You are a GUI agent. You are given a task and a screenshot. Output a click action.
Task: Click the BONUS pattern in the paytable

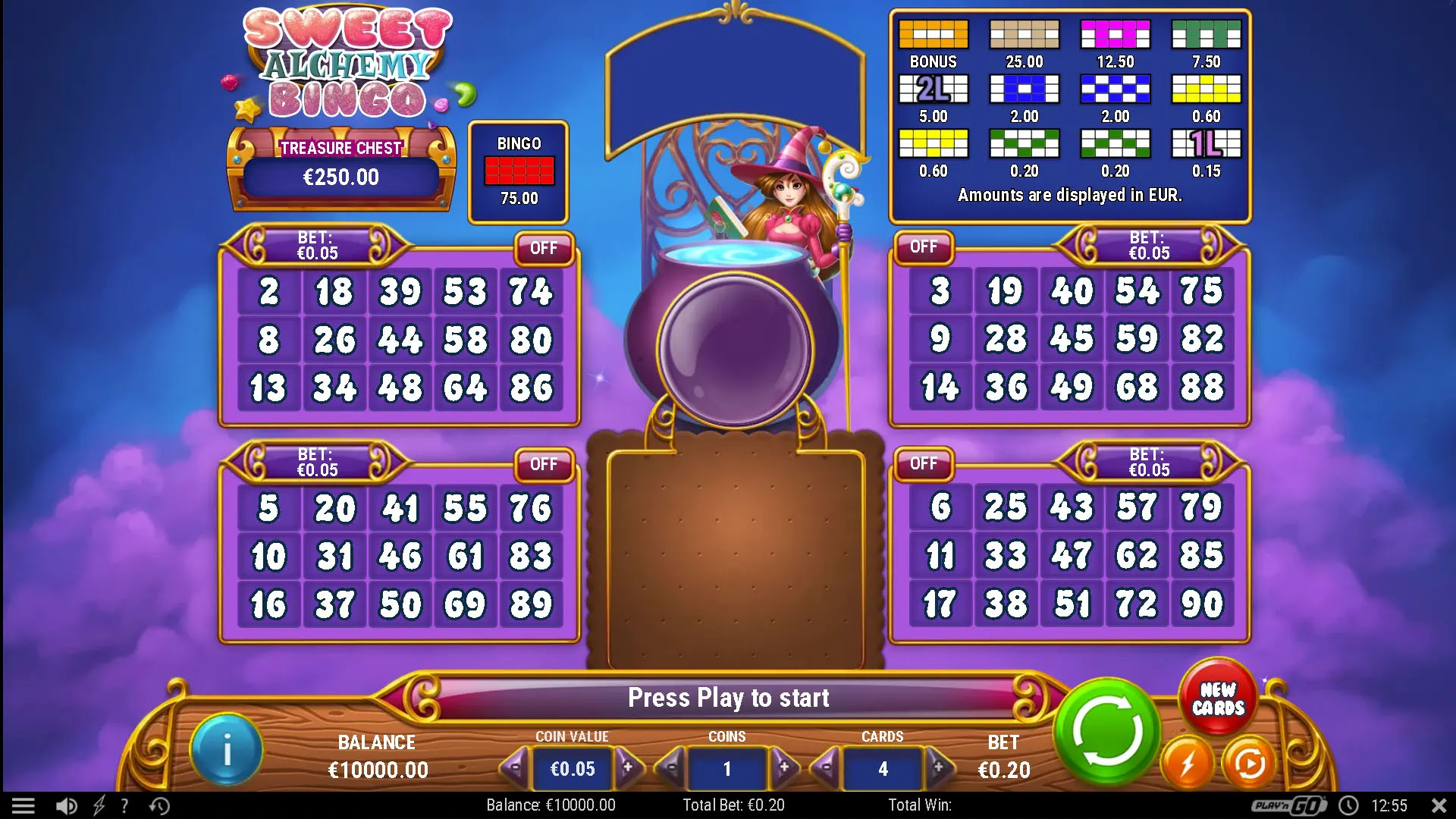tap(933, 34)
